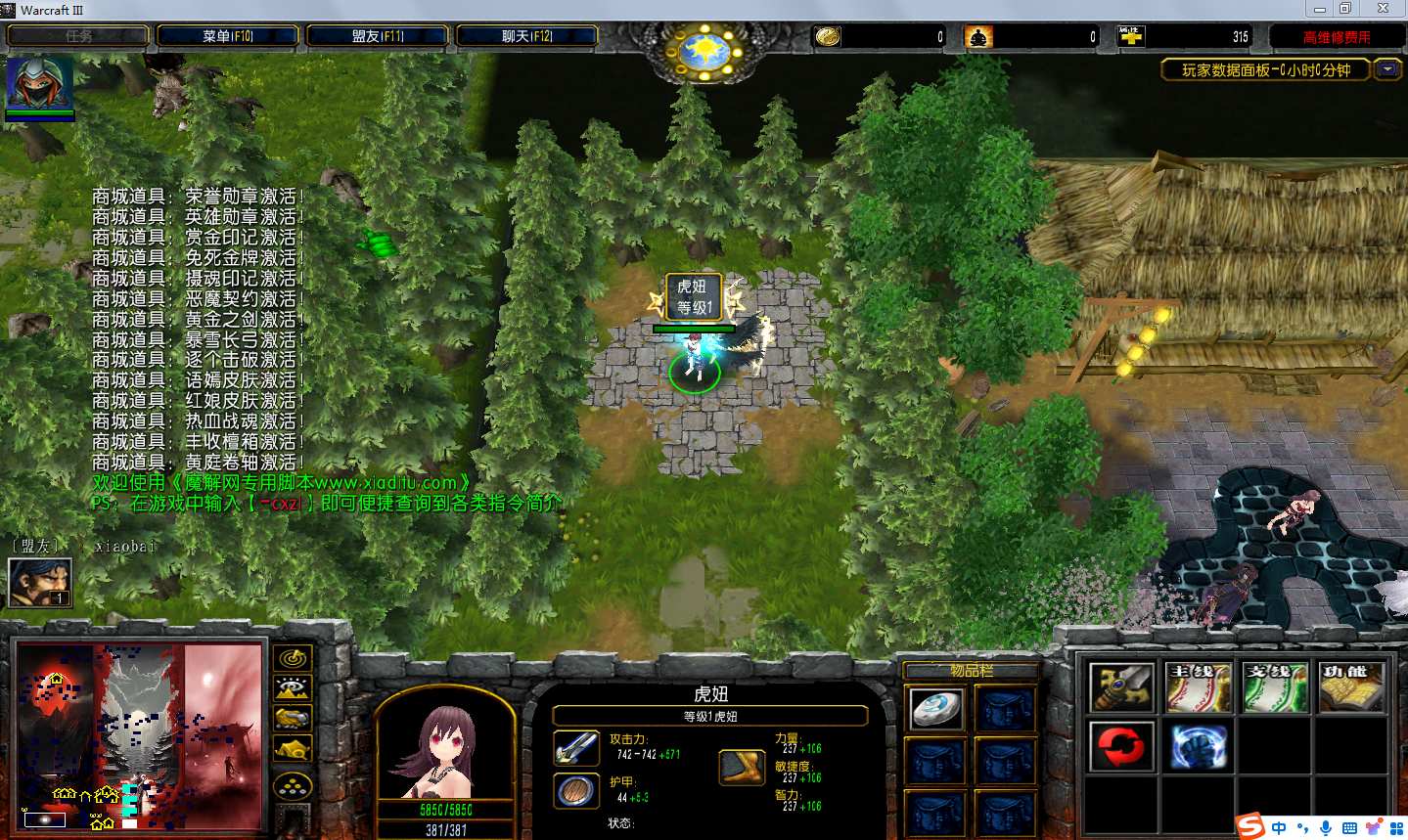Open the 任务 quests menu
Screen dimensions: 1408x840
click(78, 36)
